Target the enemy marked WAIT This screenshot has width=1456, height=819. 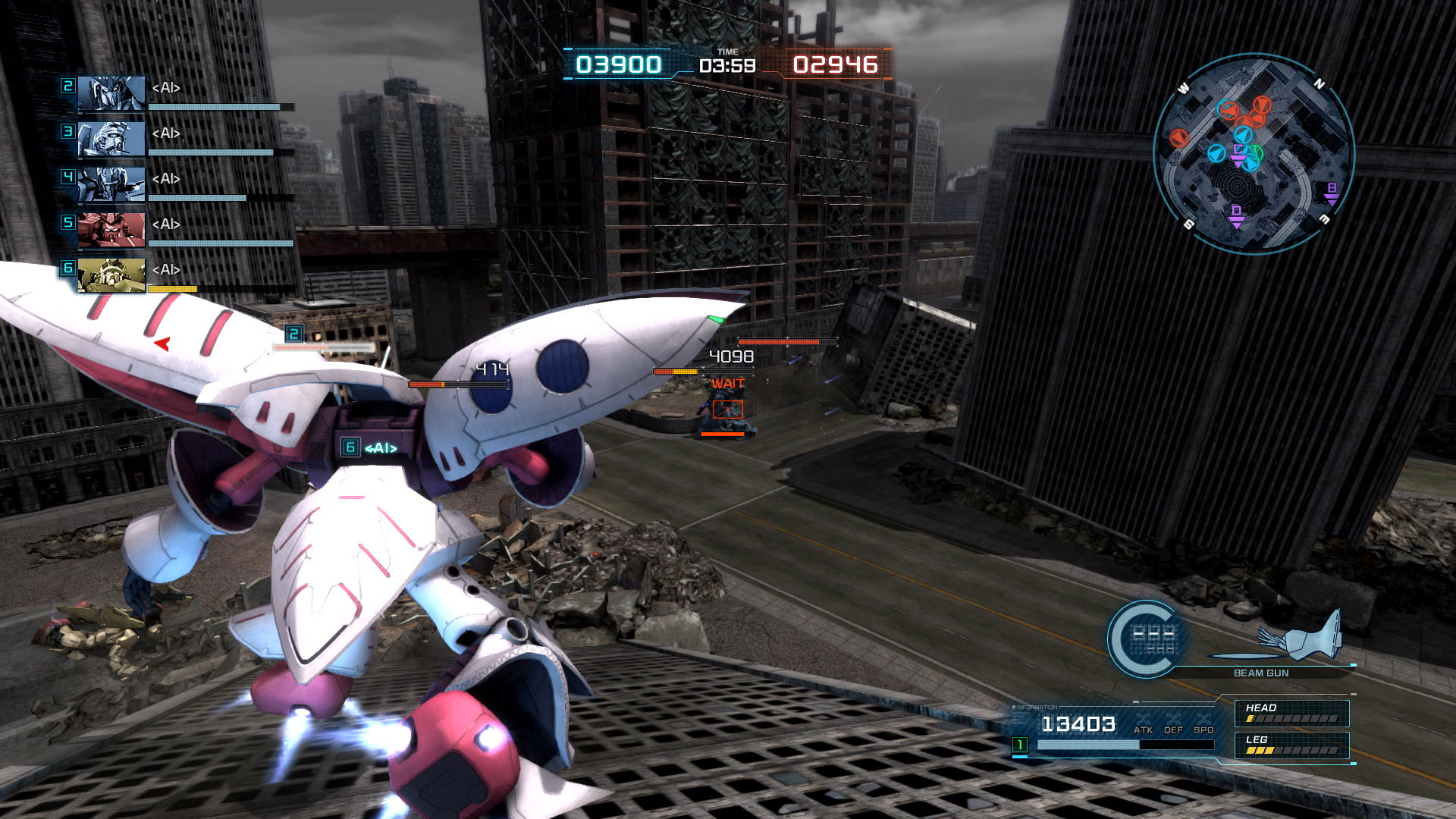coord(727,410)
